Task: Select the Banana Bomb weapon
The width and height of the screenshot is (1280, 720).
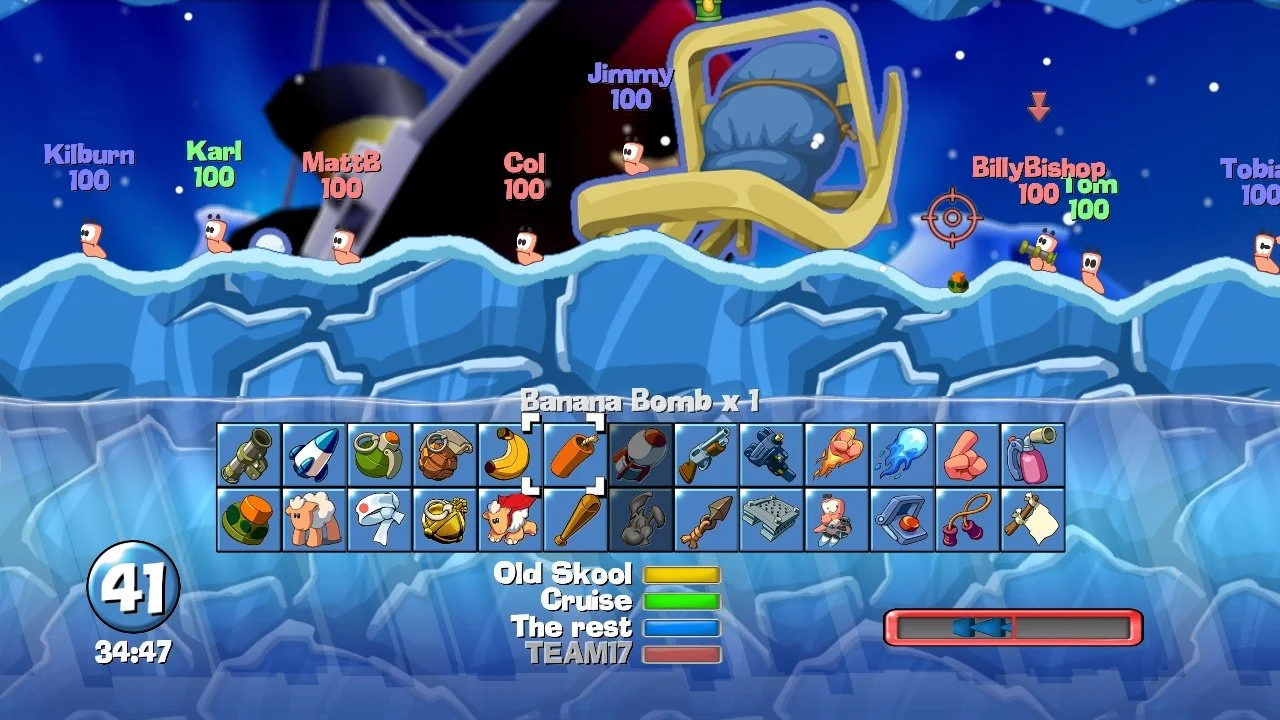Action: point(510,455)
